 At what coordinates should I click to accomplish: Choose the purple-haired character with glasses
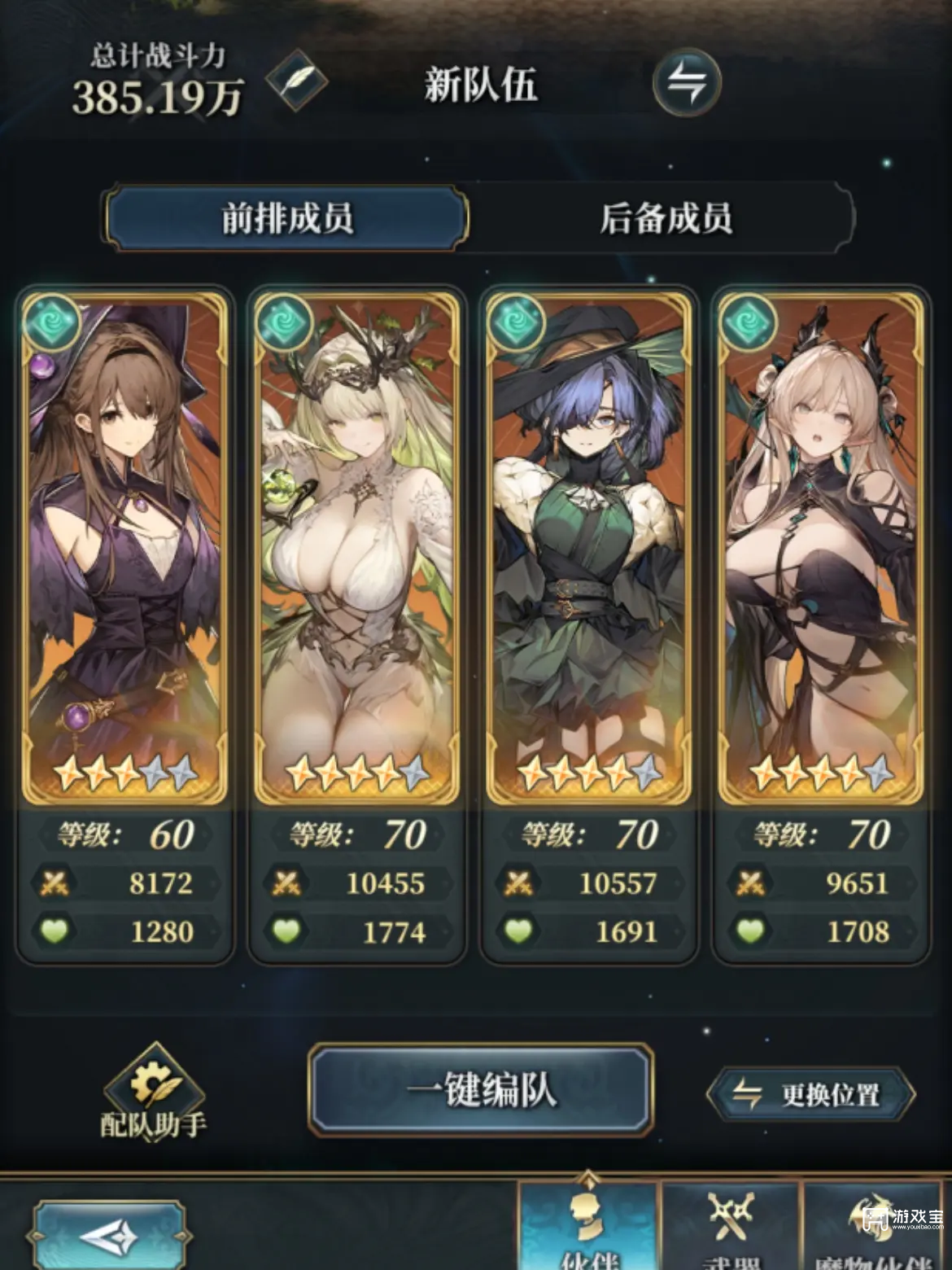588,545
